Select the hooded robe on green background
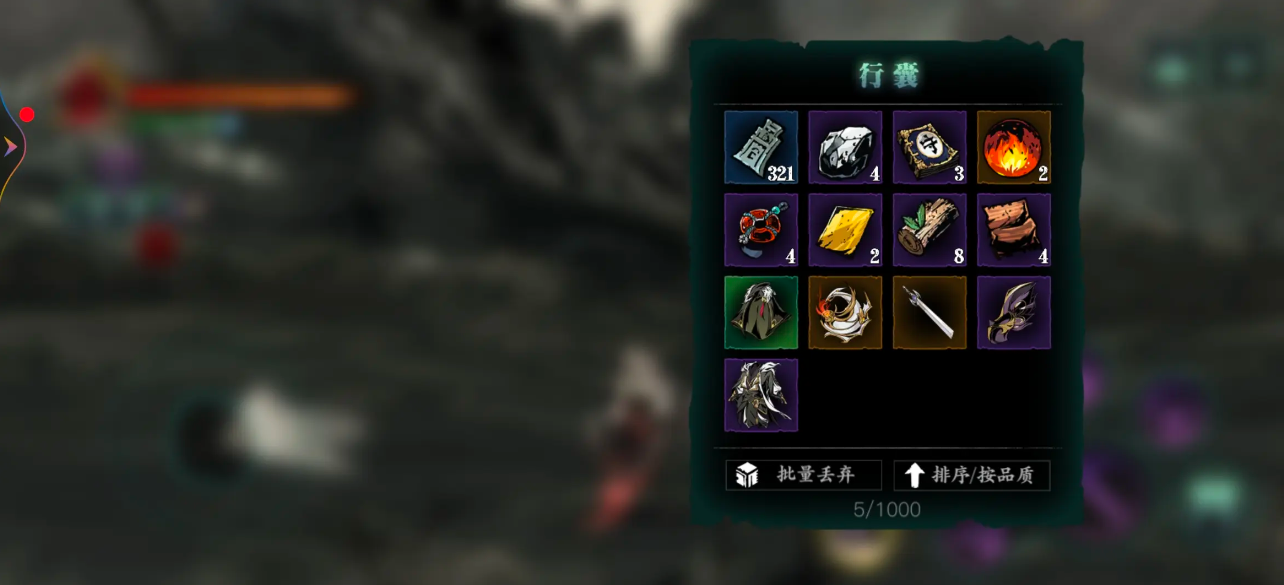Screen dimensions: 1284x585 point(761,313)
